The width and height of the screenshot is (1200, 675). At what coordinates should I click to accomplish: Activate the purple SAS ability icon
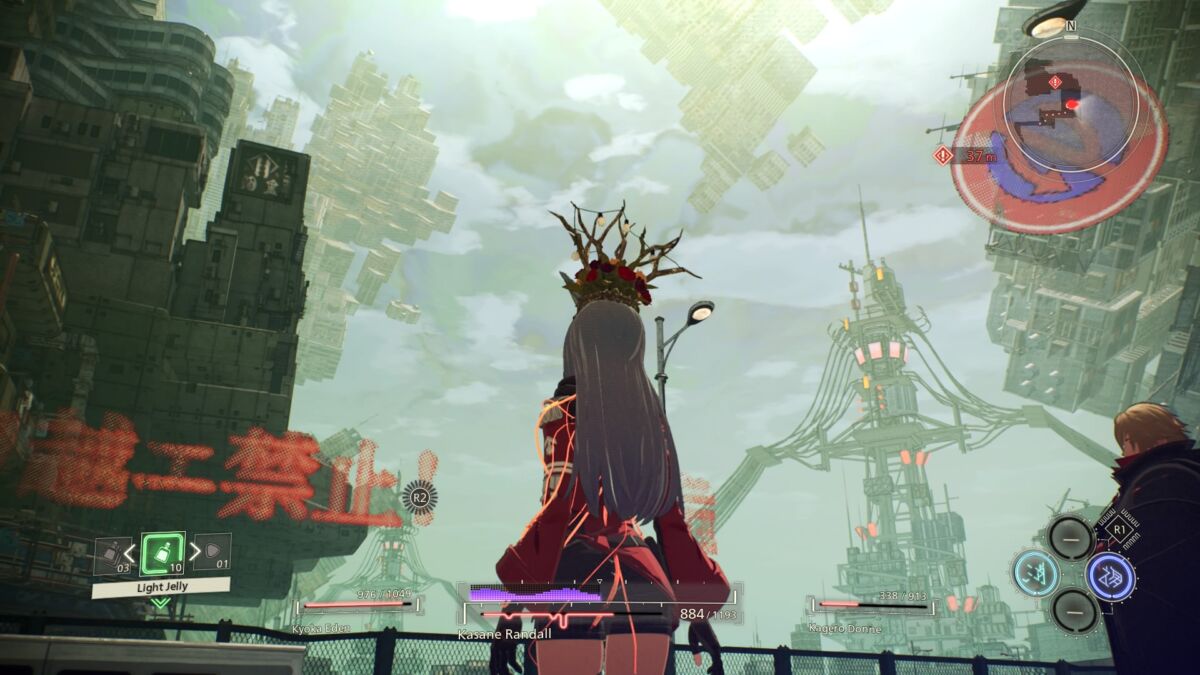1110,576
